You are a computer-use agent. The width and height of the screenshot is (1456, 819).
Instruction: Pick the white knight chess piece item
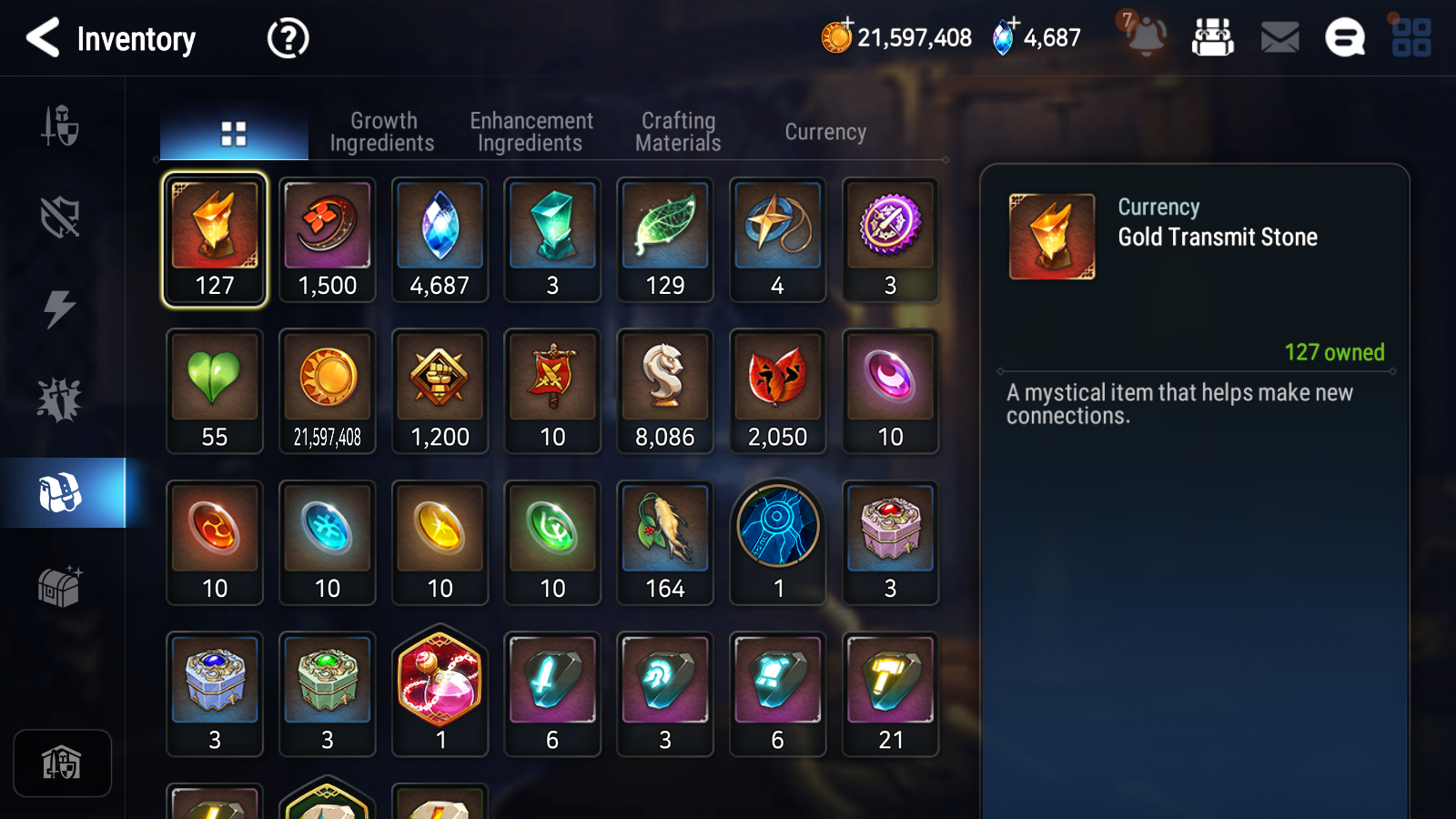point(665,390)
